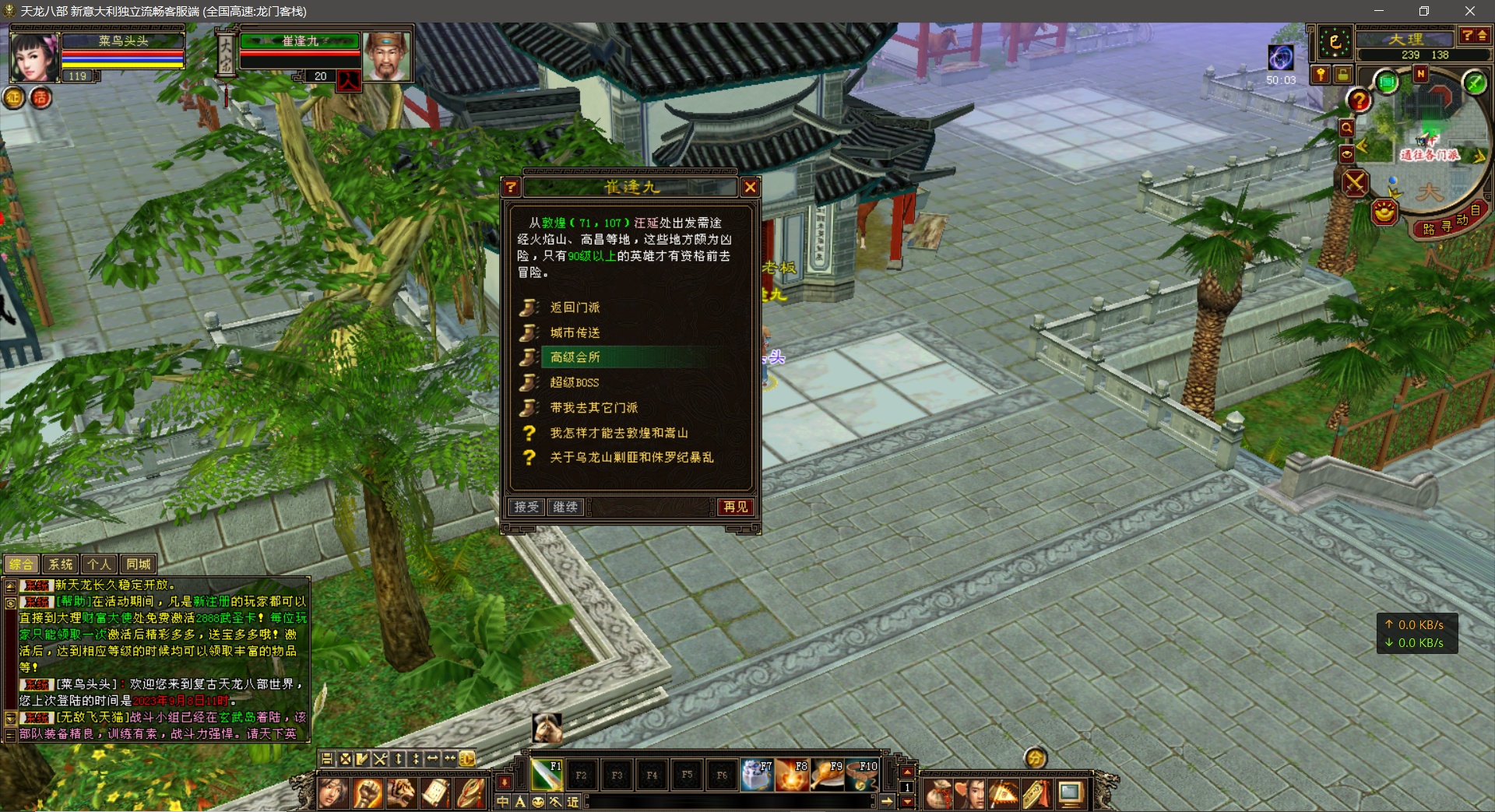Viewport: 1495px width, 812px height.
Task: Activate the F8 hotbar item
Action: click(792, 775)
